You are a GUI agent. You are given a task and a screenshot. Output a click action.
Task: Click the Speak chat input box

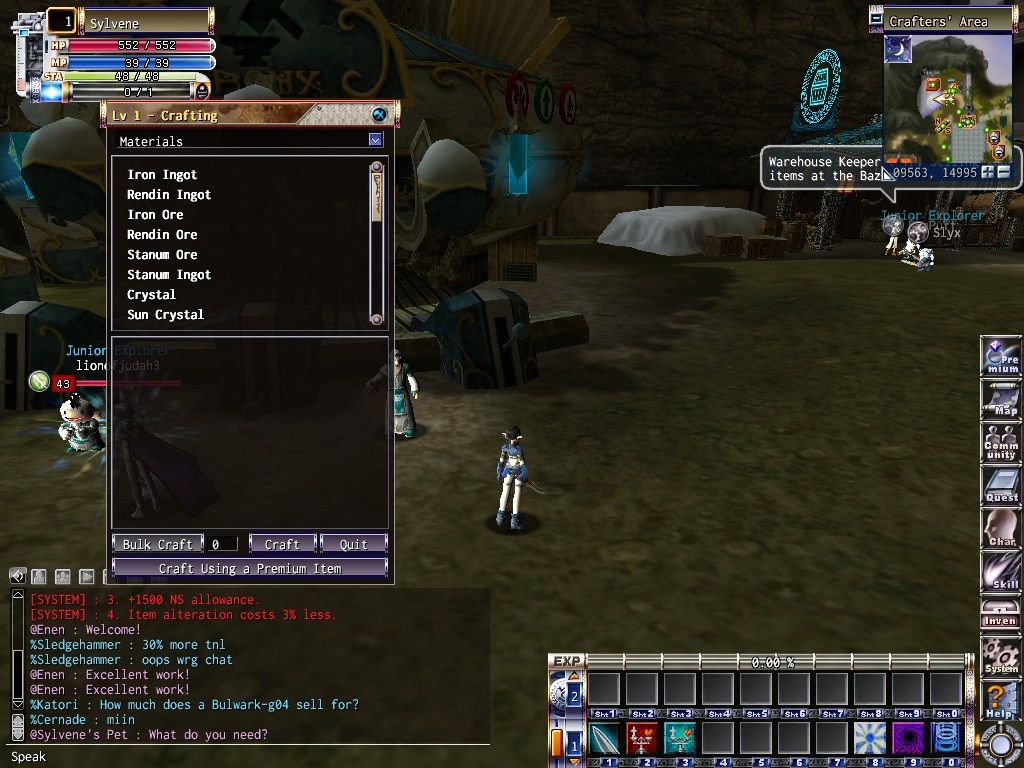point(250,757)
